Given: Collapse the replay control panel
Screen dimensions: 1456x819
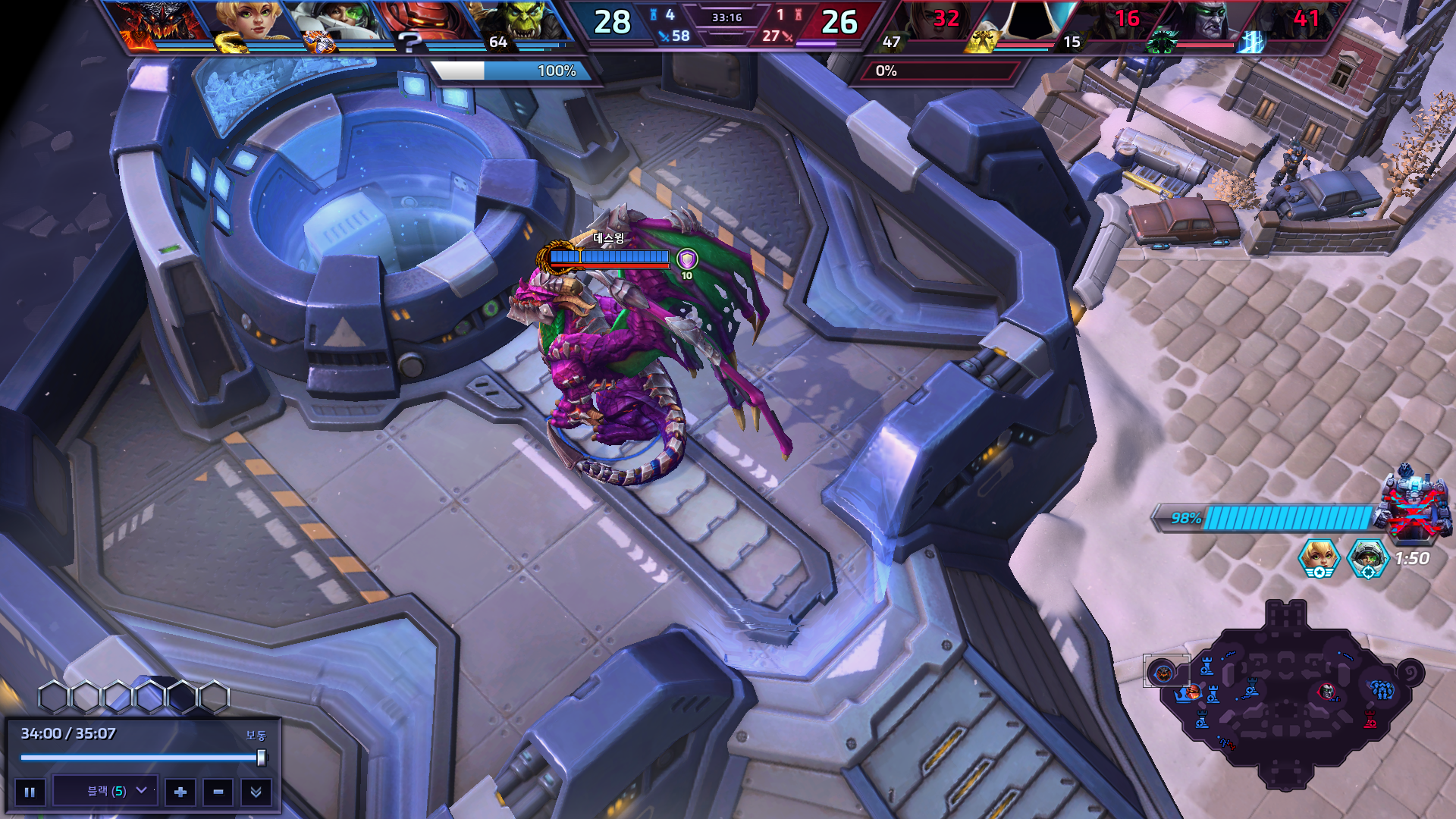Looking at the screenshot, I should tap(256, 792).
